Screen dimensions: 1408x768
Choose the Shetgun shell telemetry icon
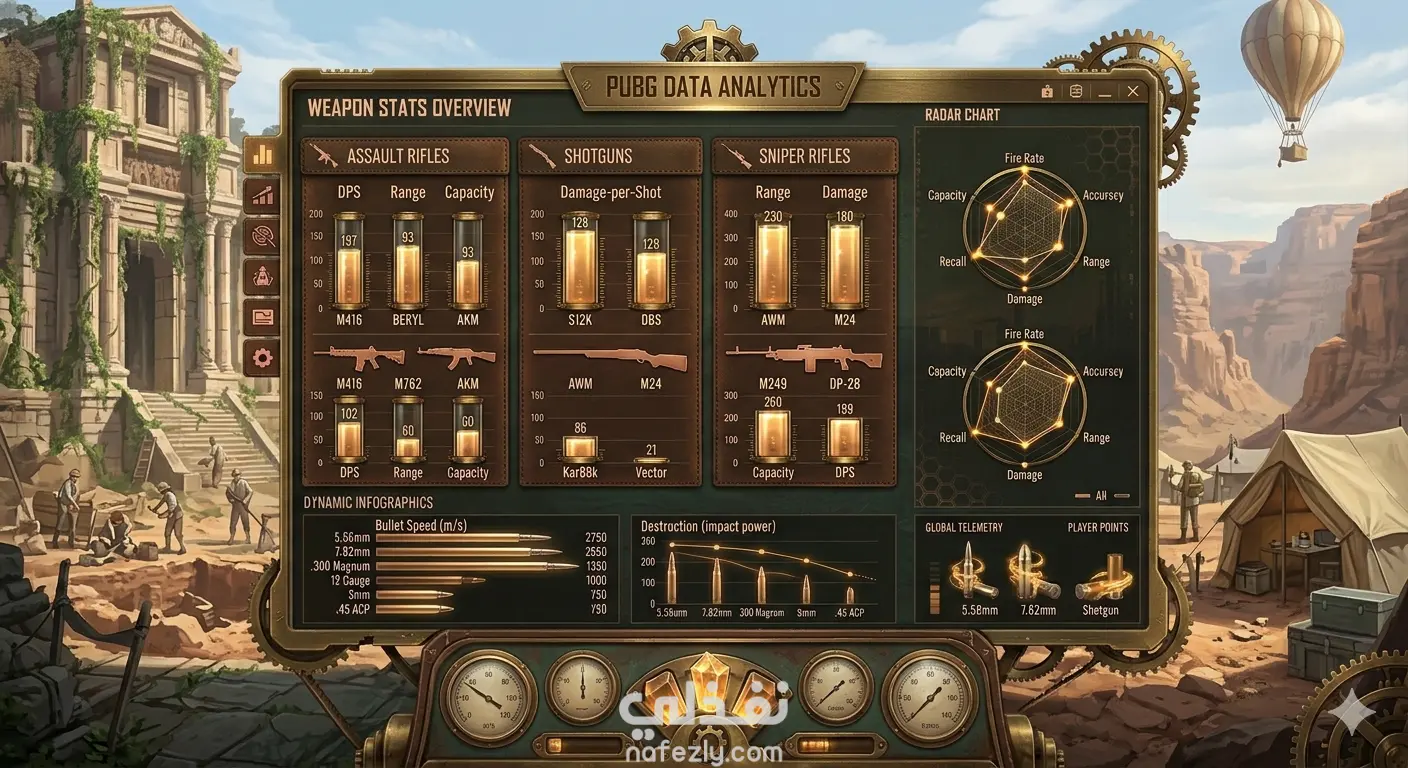tap(1101, 578)
